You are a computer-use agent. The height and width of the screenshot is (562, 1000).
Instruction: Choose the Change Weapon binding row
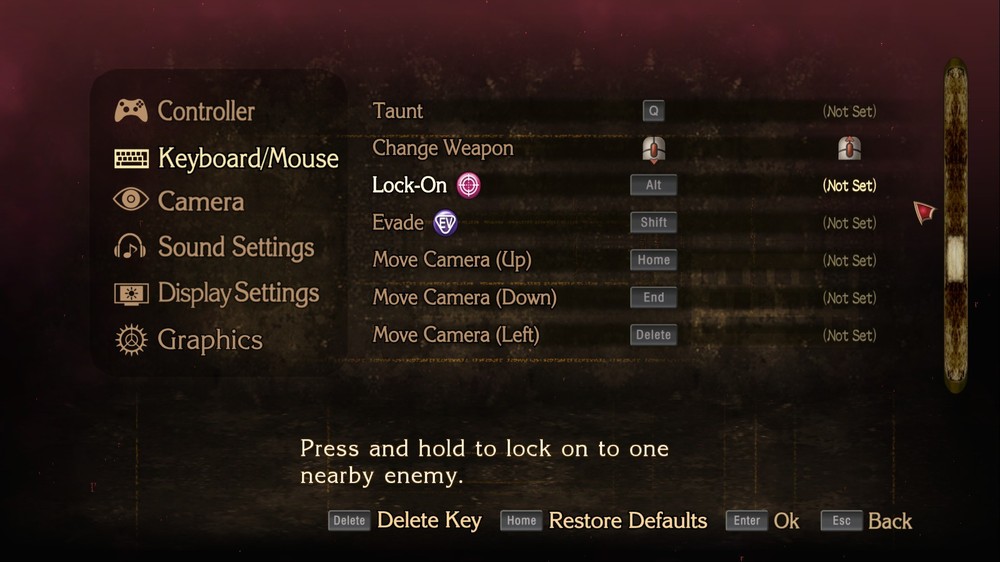[442, 148]
